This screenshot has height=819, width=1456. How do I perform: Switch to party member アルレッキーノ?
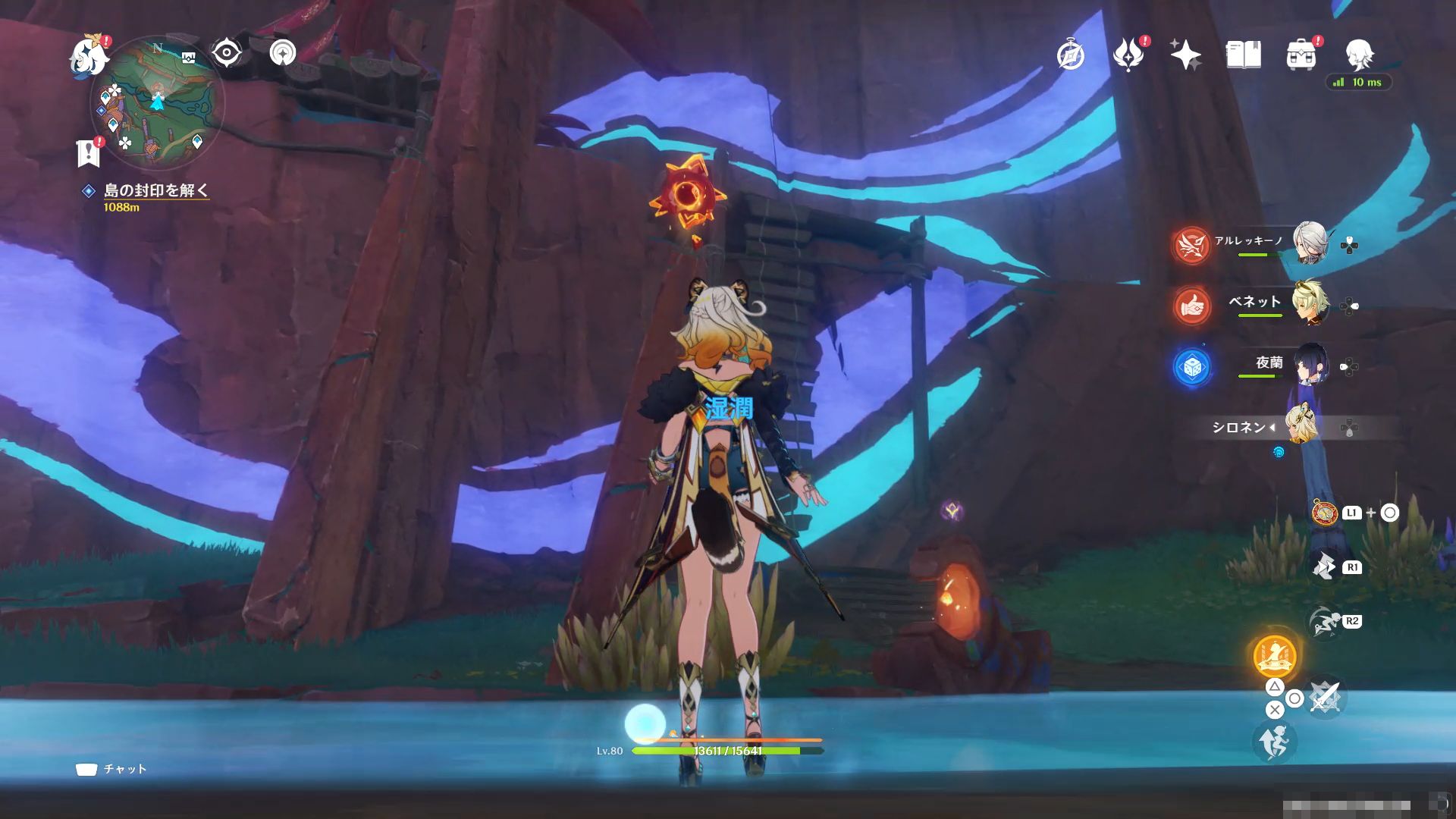point(1310,243)
